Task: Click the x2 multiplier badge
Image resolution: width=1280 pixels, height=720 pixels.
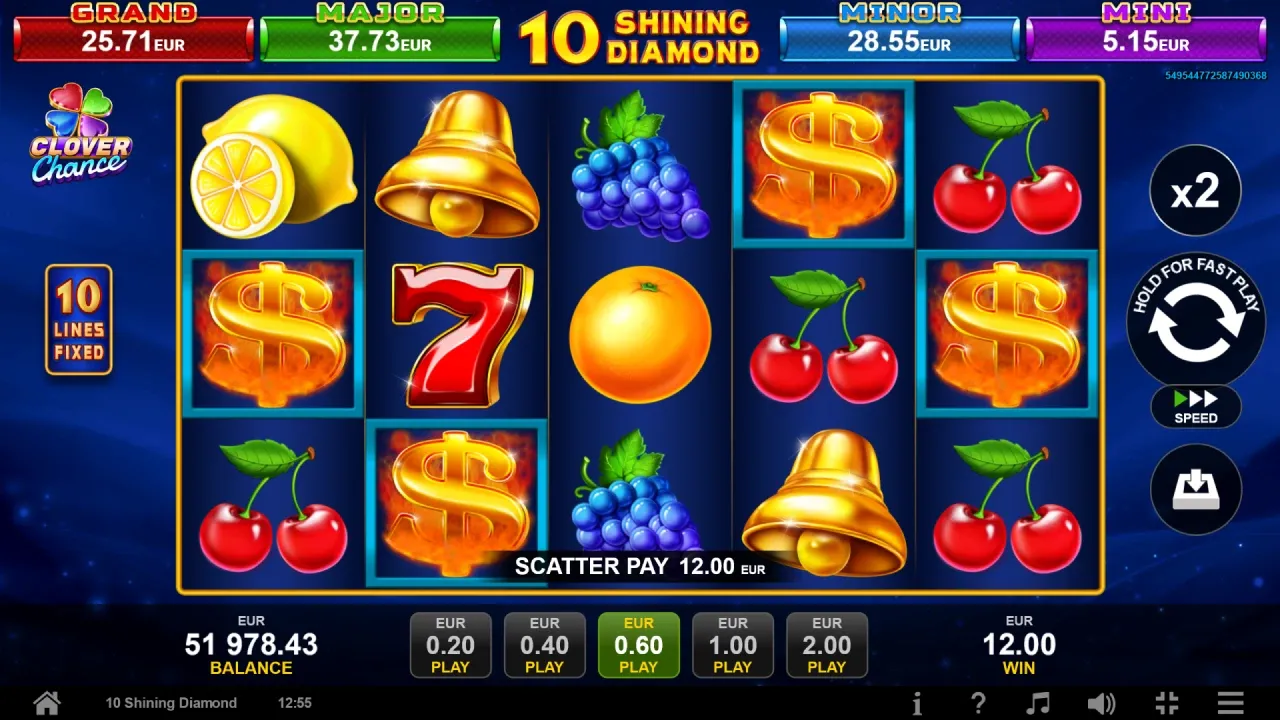Action: pos(1195,190)
